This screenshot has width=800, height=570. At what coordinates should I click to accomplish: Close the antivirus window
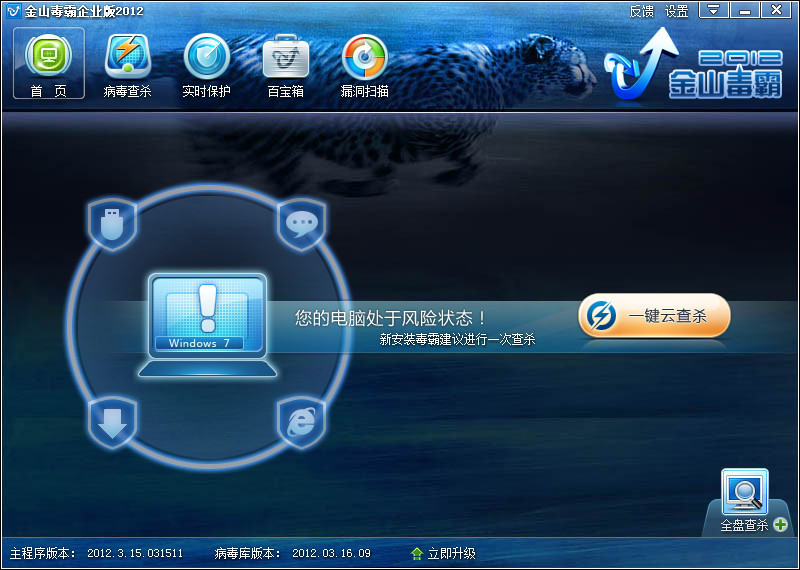pos(775,10)
